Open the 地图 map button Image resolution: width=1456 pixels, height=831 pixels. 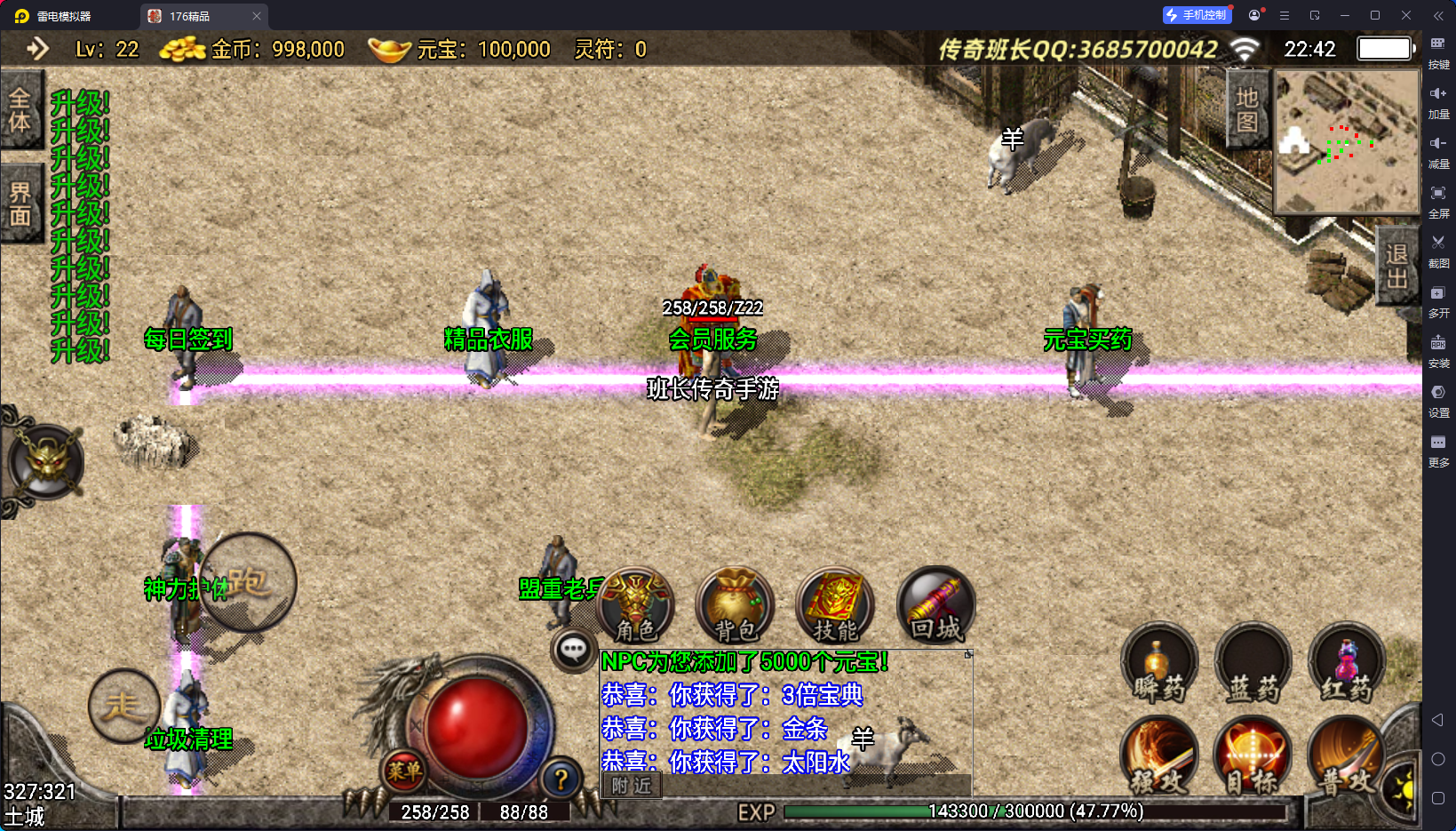1247,109
